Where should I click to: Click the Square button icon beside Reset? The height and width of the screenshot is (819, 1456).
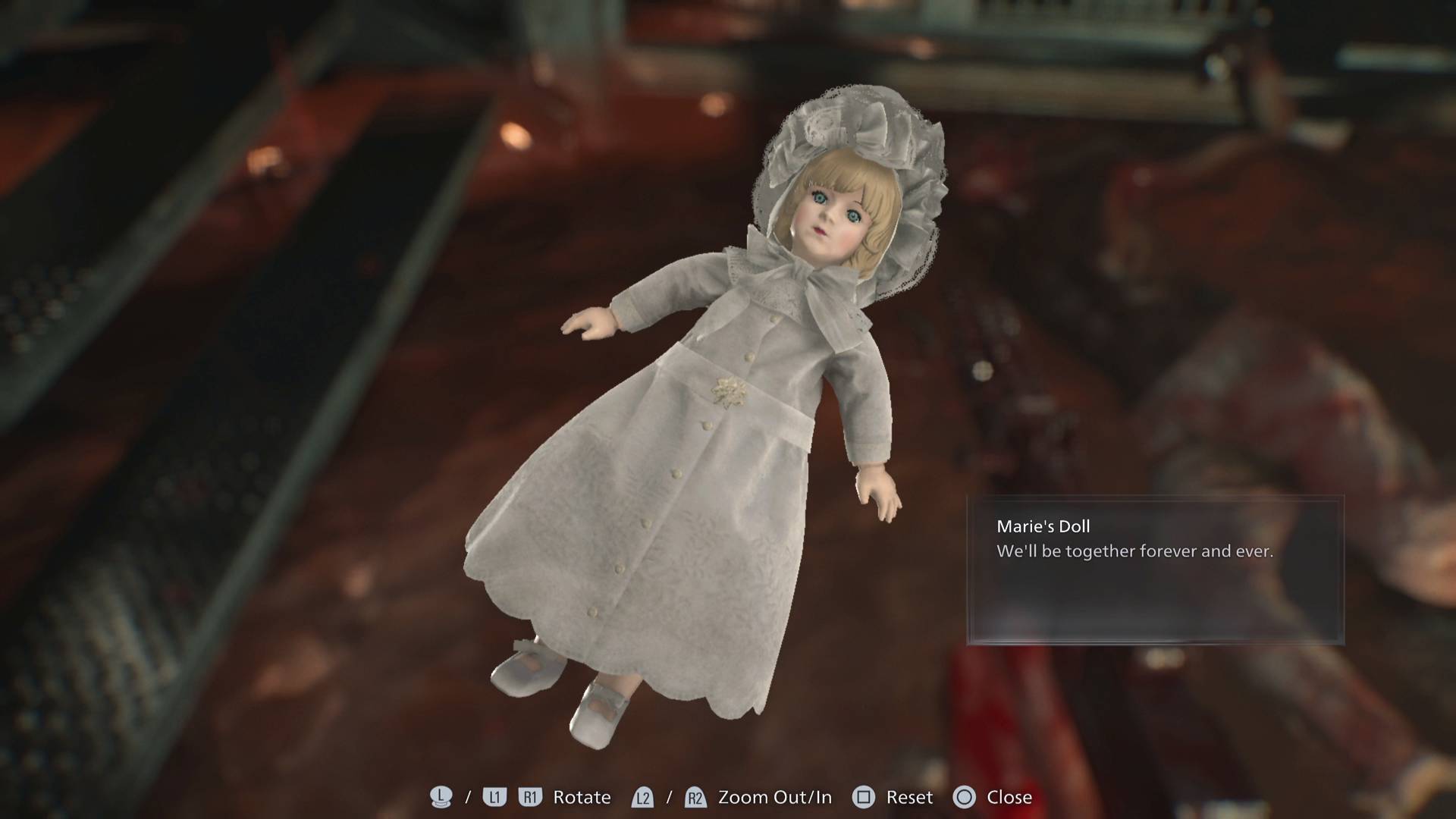tap(862, 797)
